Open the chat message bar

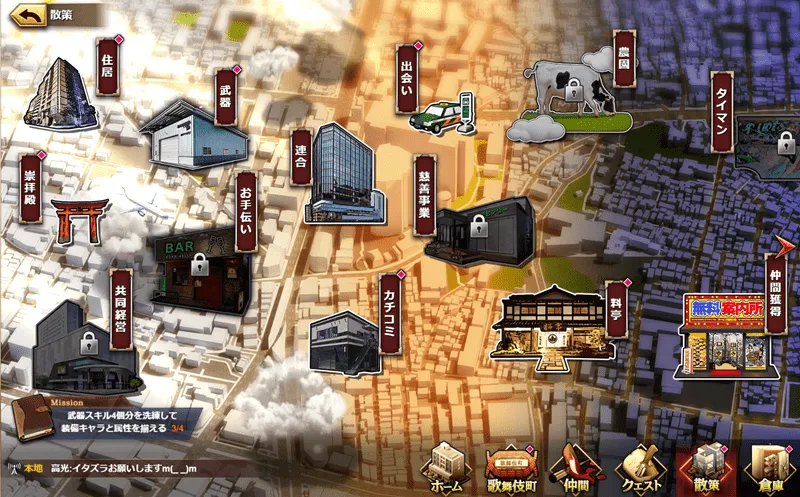(200, 466)
